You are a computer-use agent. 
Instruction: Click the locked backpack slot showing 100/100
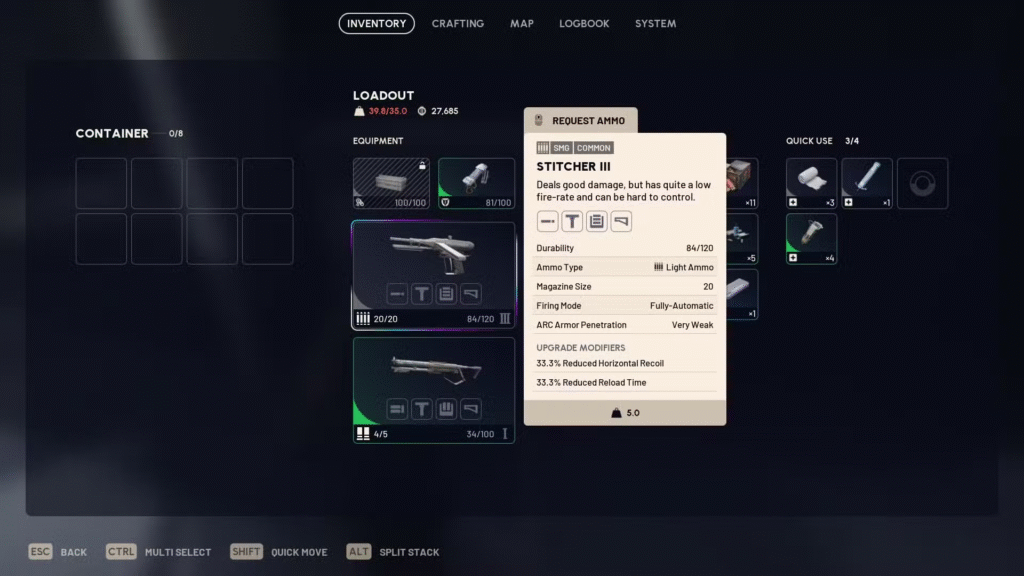(391, 183)
